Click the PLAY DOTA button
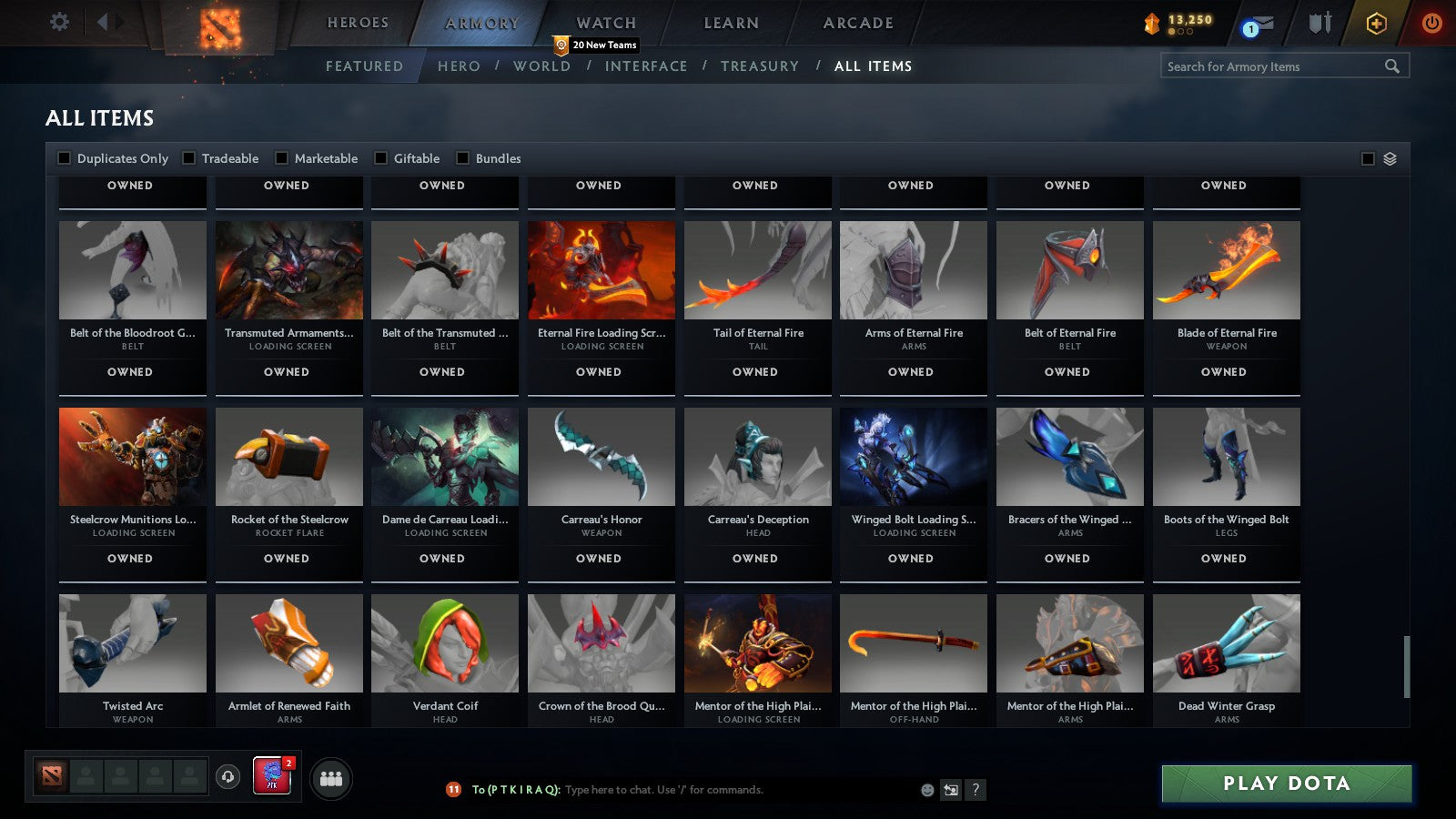Image resolution: width=1456 pixels, height=819 pixels. [x=1285, y=784]
